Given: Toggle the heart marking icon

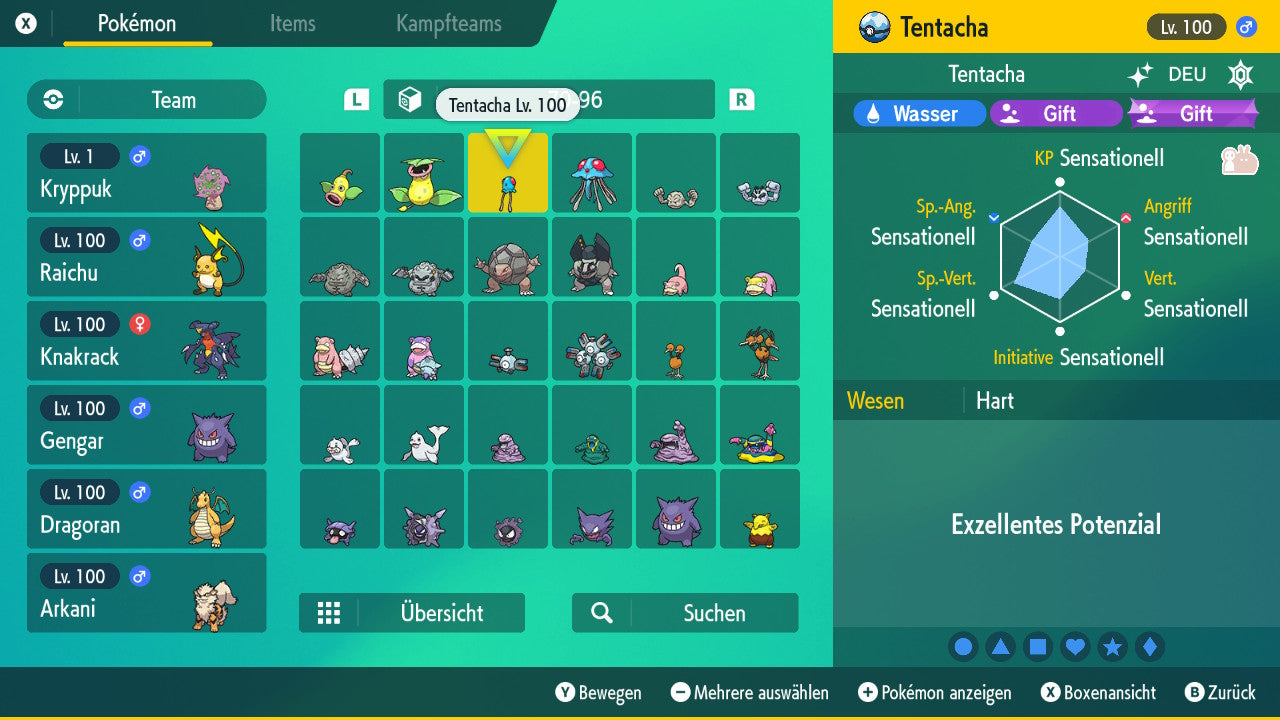Looking at the screenshot, I should (1075, 646).
